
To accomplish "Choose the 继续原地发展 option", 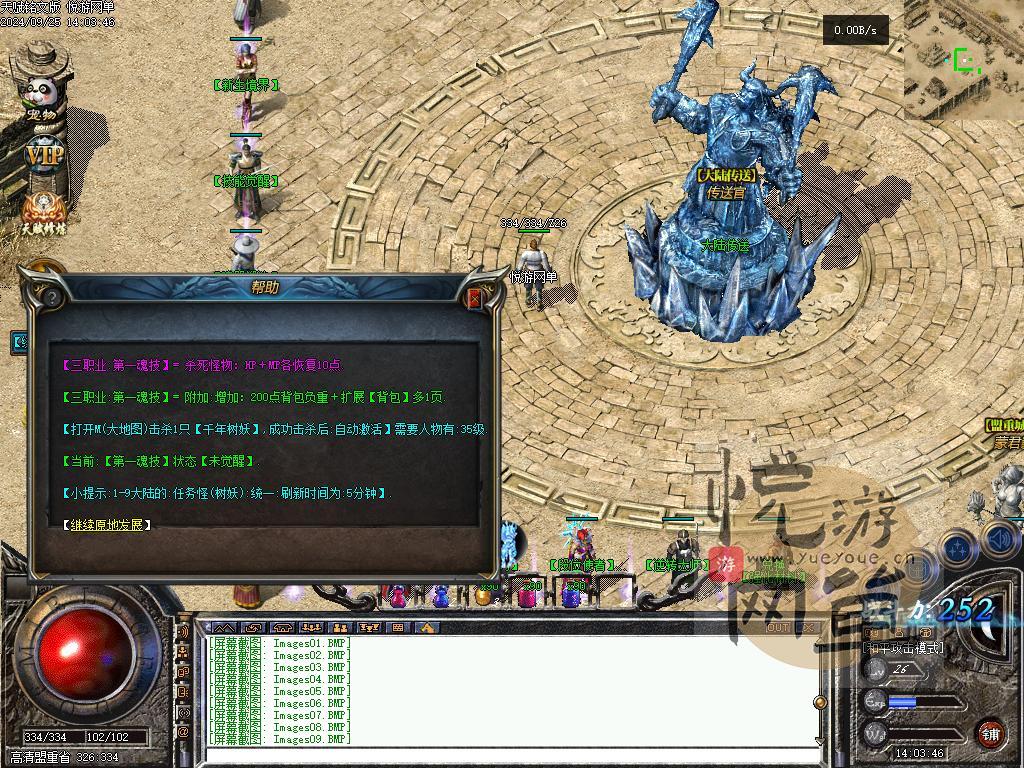I will coord(105,524).
